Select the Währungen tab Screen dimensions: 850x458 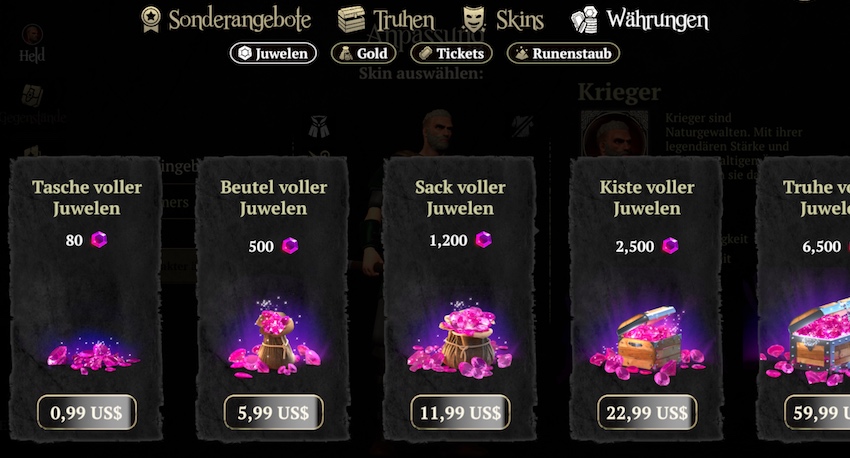[x=640, y=19]
